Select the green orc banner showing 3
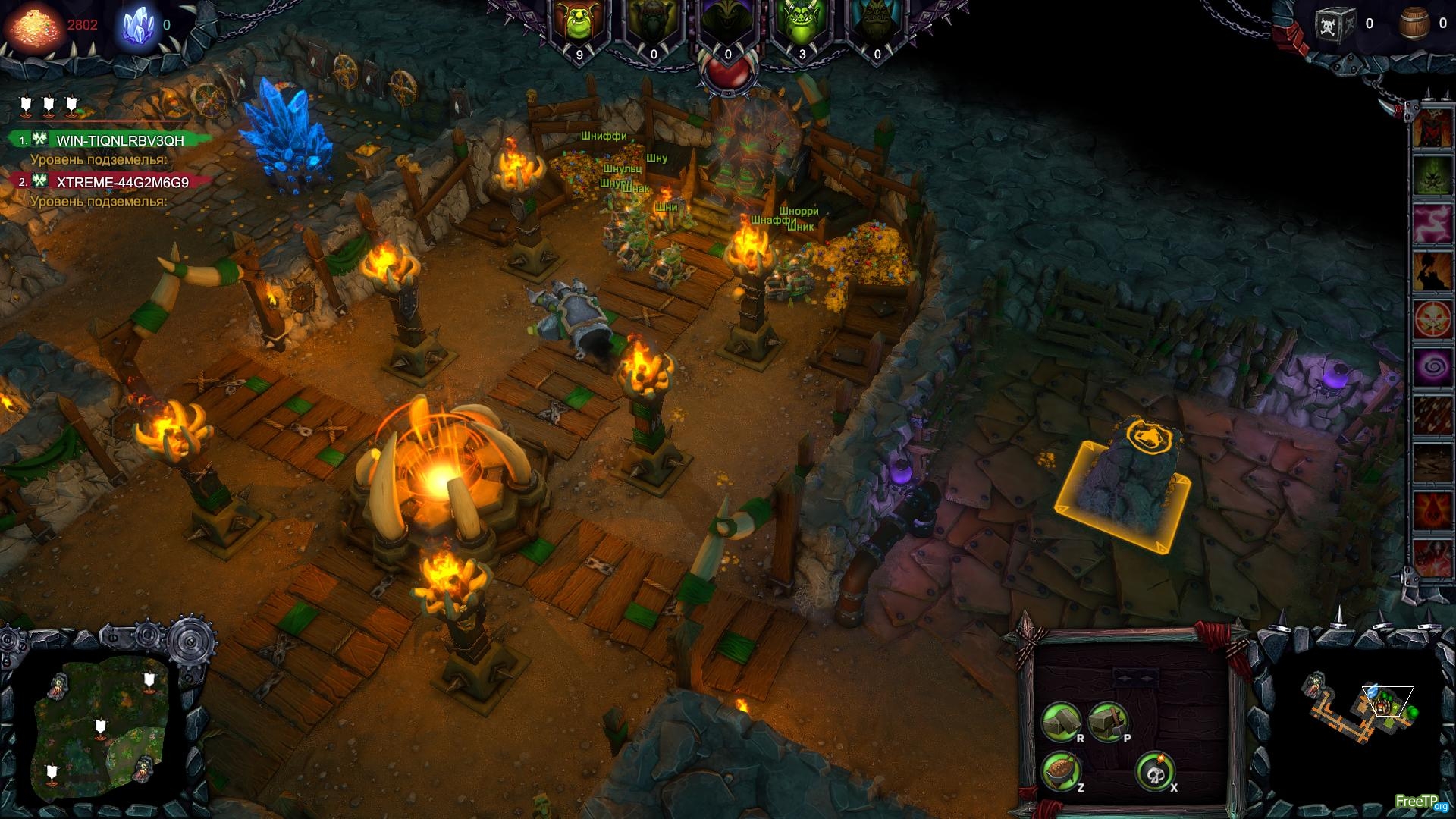This screenshot has width=1456, height=819. [802, 30]
